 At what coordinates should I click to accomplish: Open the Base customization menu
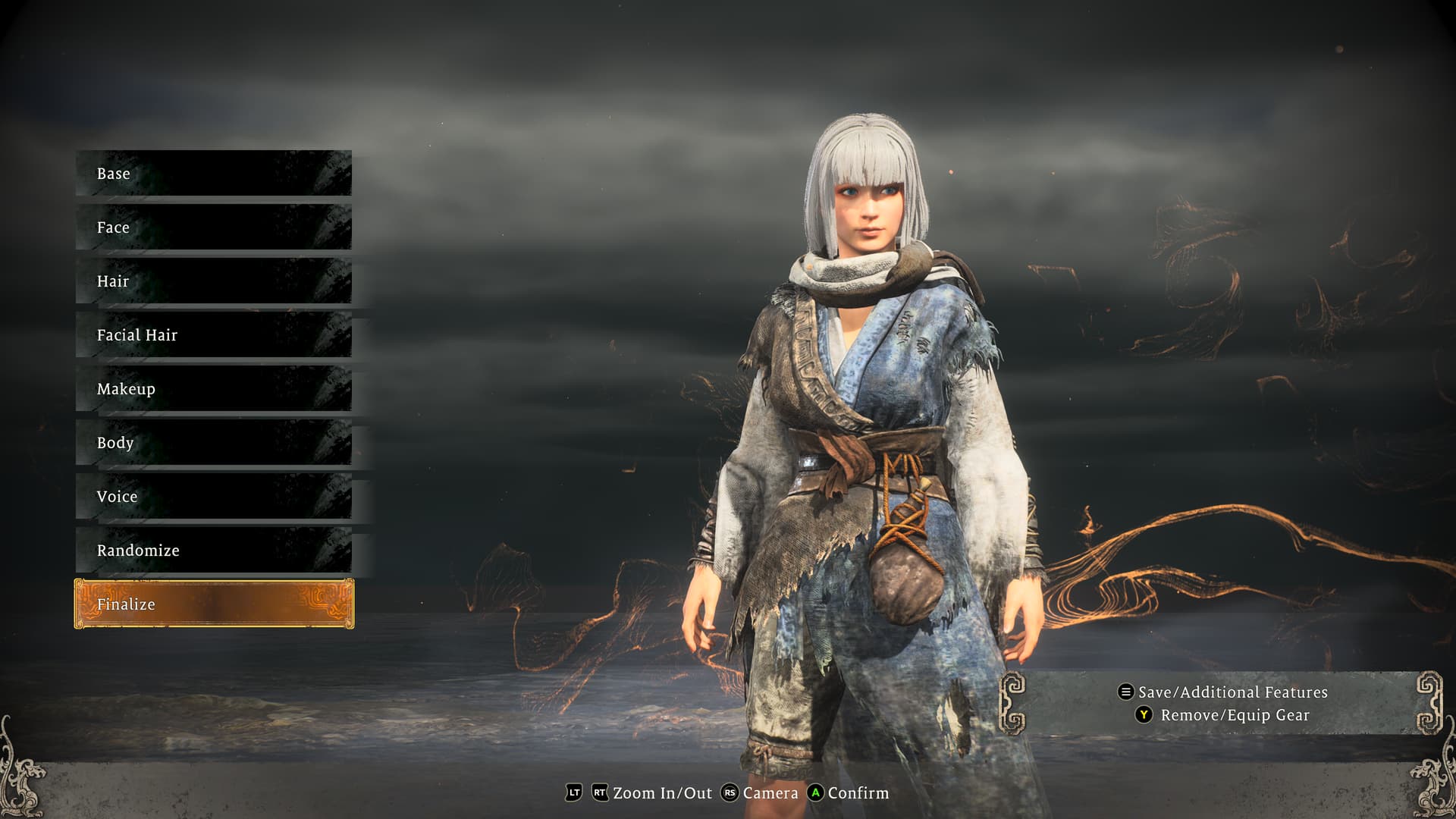pos(213,174)
